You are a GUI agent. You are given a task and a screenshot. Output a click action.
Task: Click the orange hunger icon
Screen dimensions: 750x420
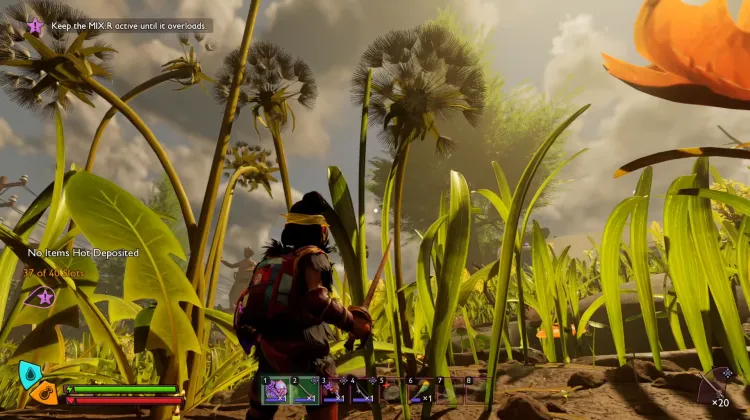[44, 392]
